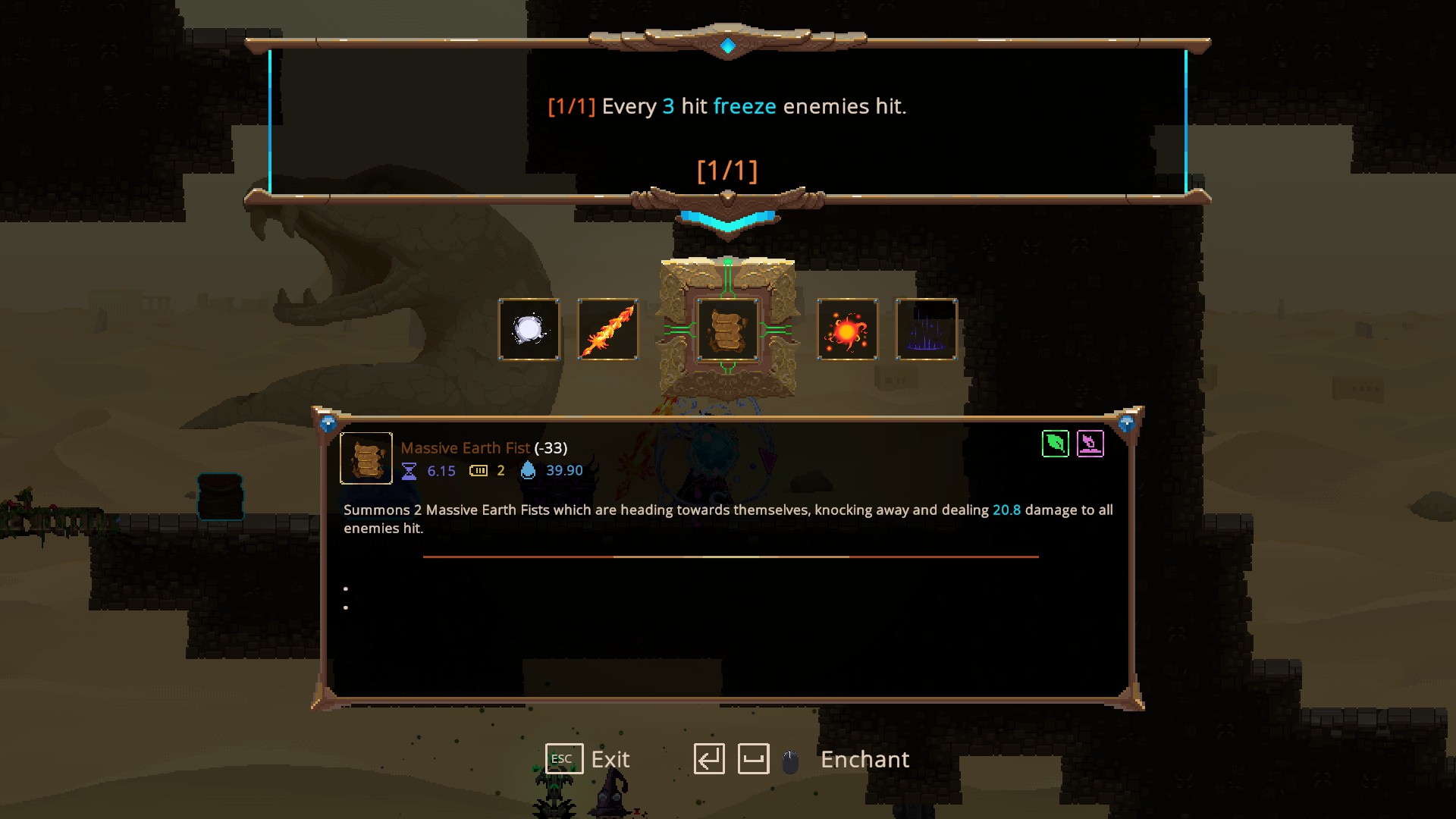
Task: Toggle the pink altar enchantment tag
Action: pyautogui.click(x=1090, y=444)
